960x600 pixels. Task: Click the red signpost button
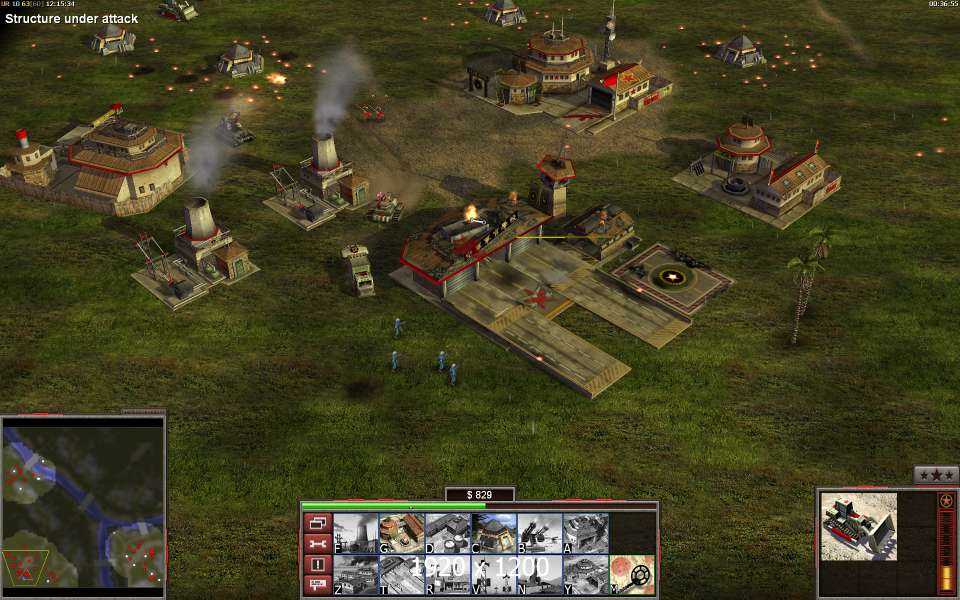(x=317, y=585)
